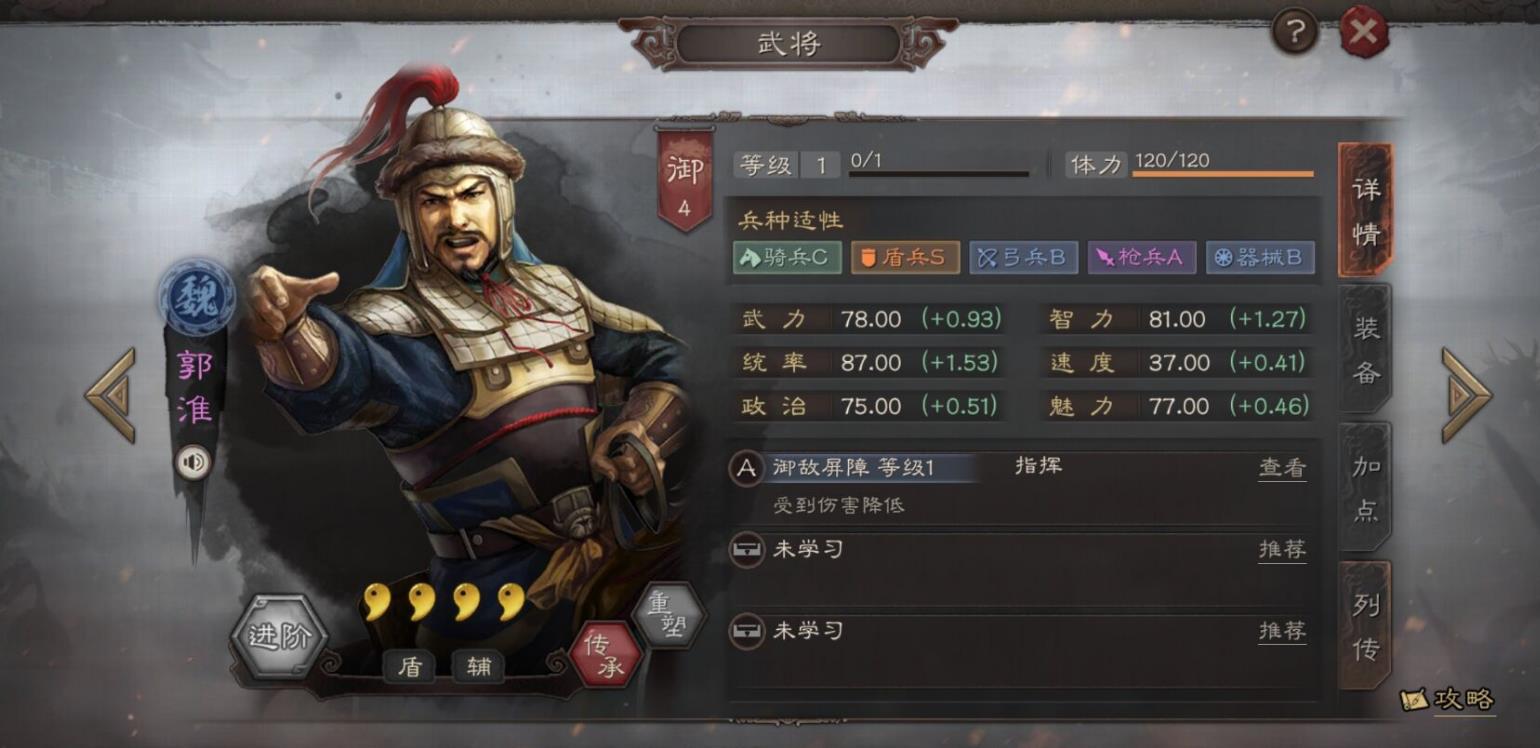Show the next general with right arrow
This screenshot has width=1540, height=748.
1466,395
